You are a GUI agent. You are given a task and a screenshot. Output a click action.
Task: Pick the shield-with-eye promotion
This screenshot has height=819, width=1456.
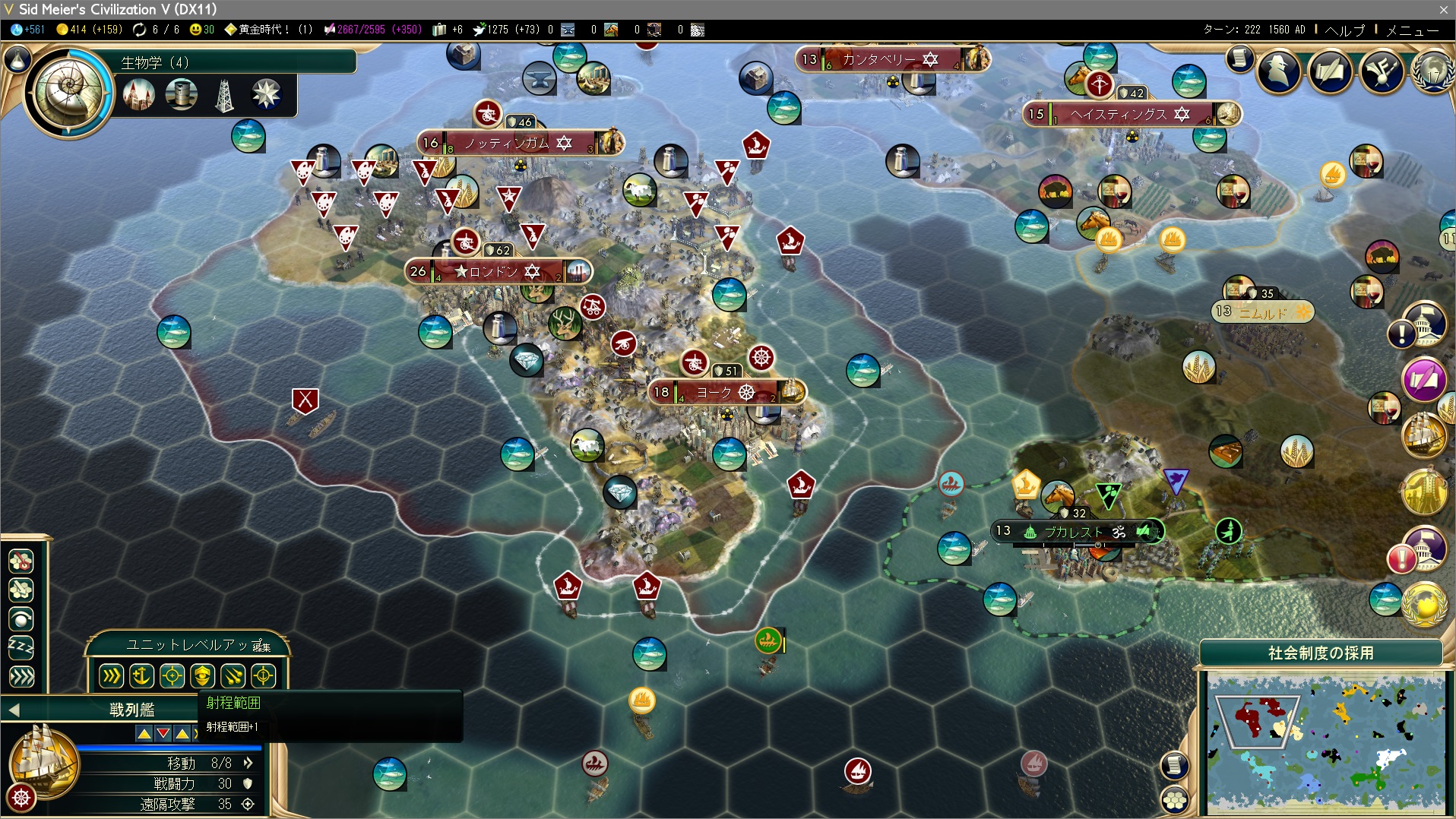(202, 675)
